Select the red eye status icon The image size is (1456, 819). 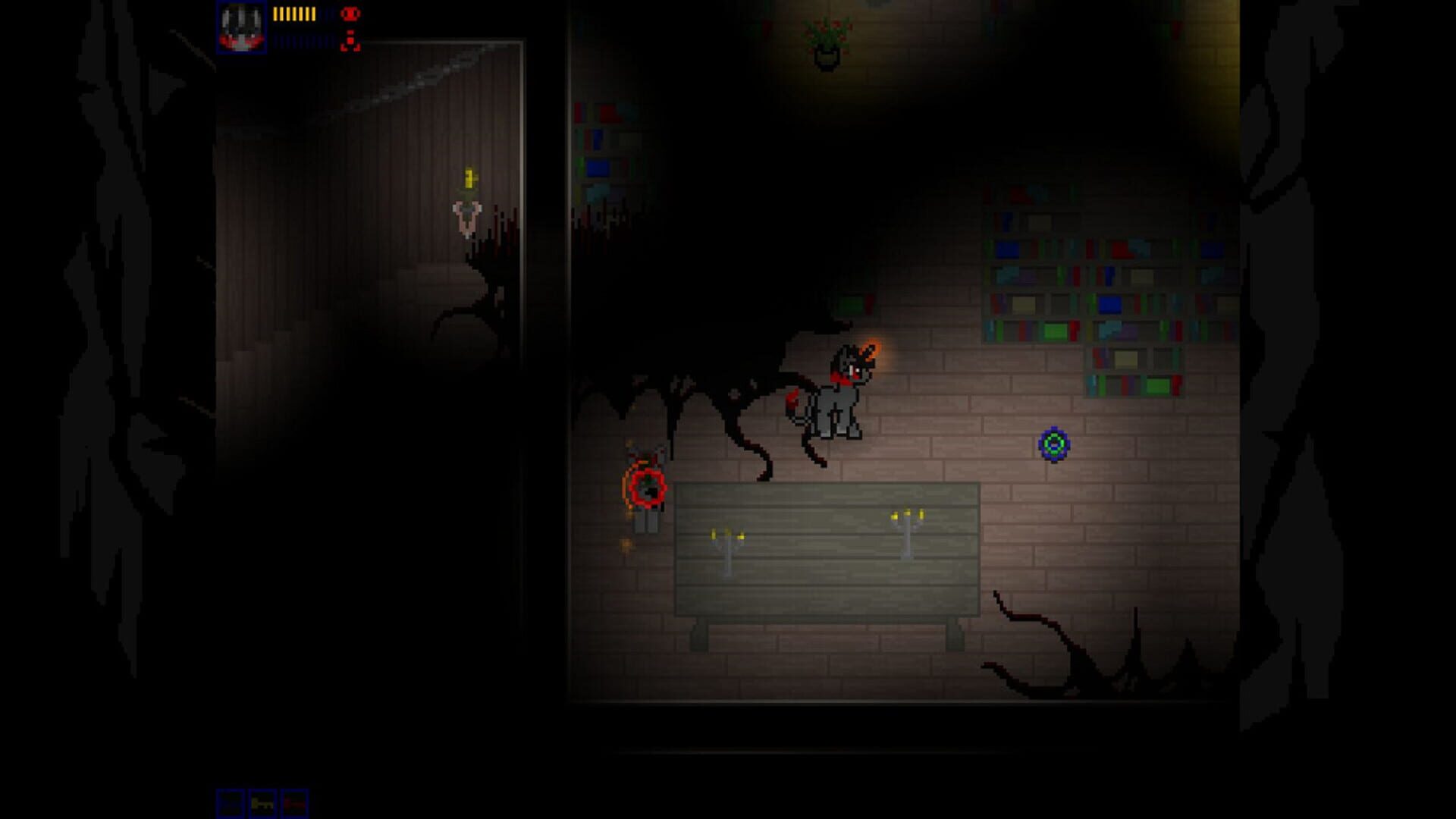tap(350, 13)
